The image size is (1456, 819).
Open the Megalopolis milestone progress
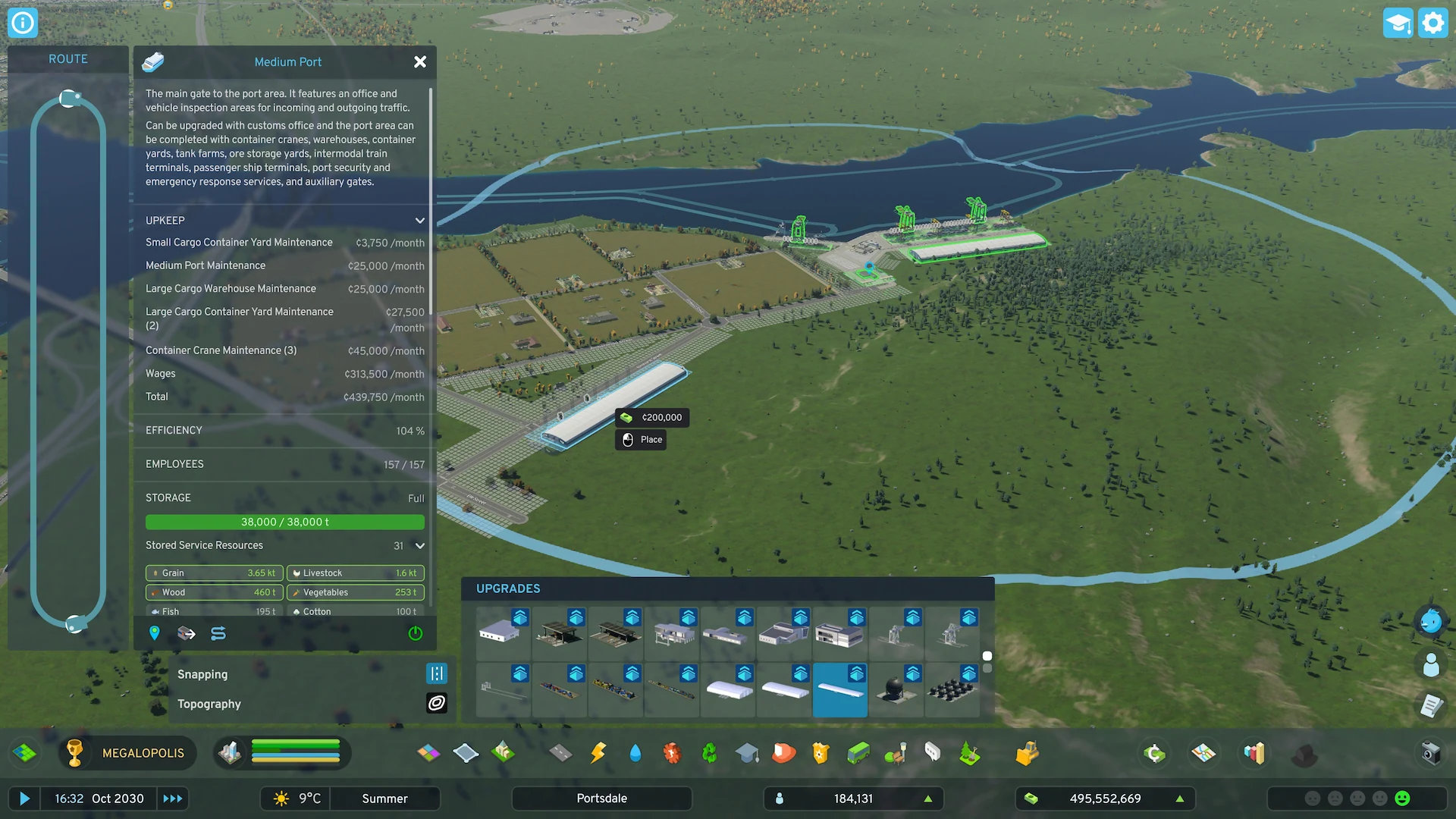(127, 753)
